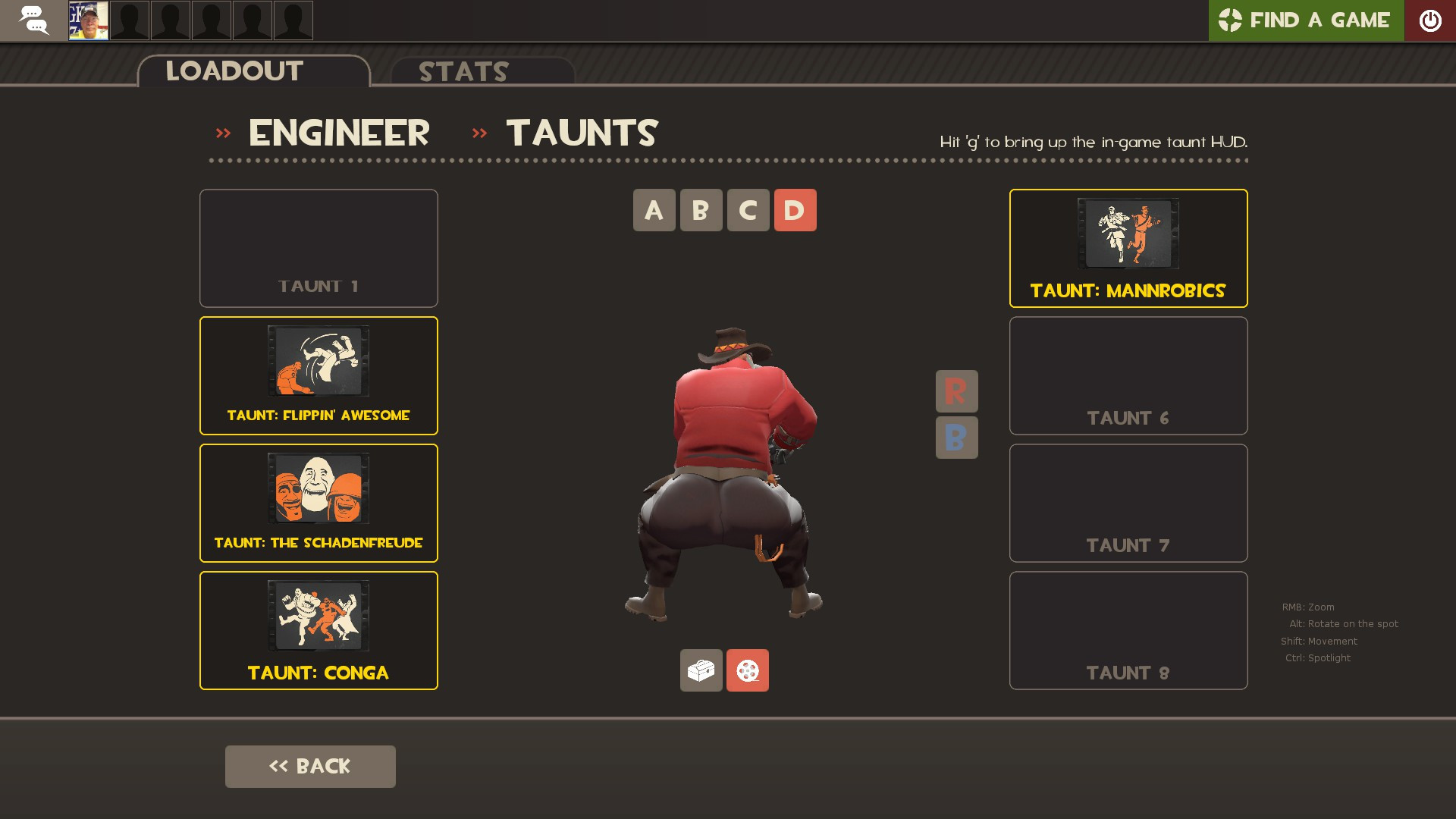Viewport: 1456px width, 819px height.
Task: Switch to loadout preset C
Action: coord(747,210)
